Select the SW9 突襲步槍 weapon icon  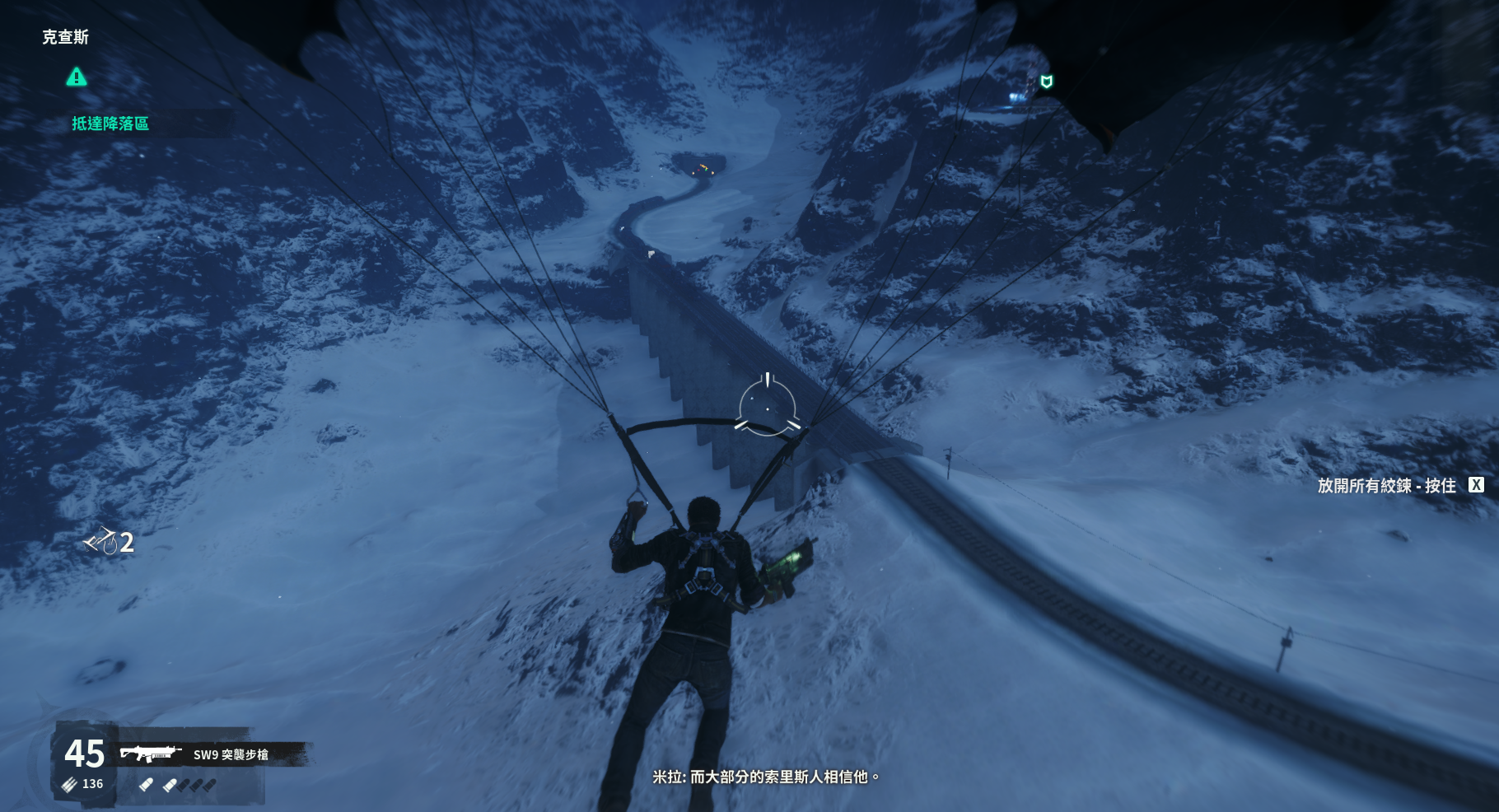pos(150,754)
